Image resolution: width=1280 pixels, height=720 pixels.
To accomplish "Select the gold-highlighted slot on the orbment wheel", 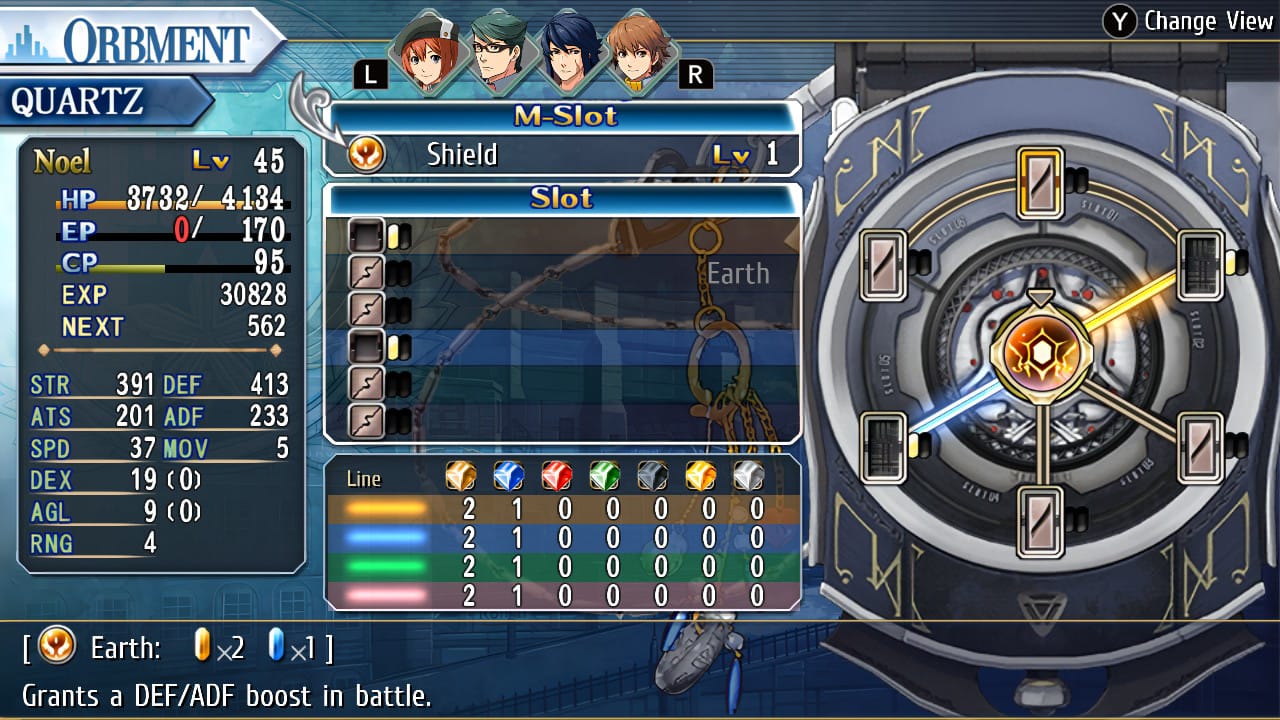I will [1040, 182].
